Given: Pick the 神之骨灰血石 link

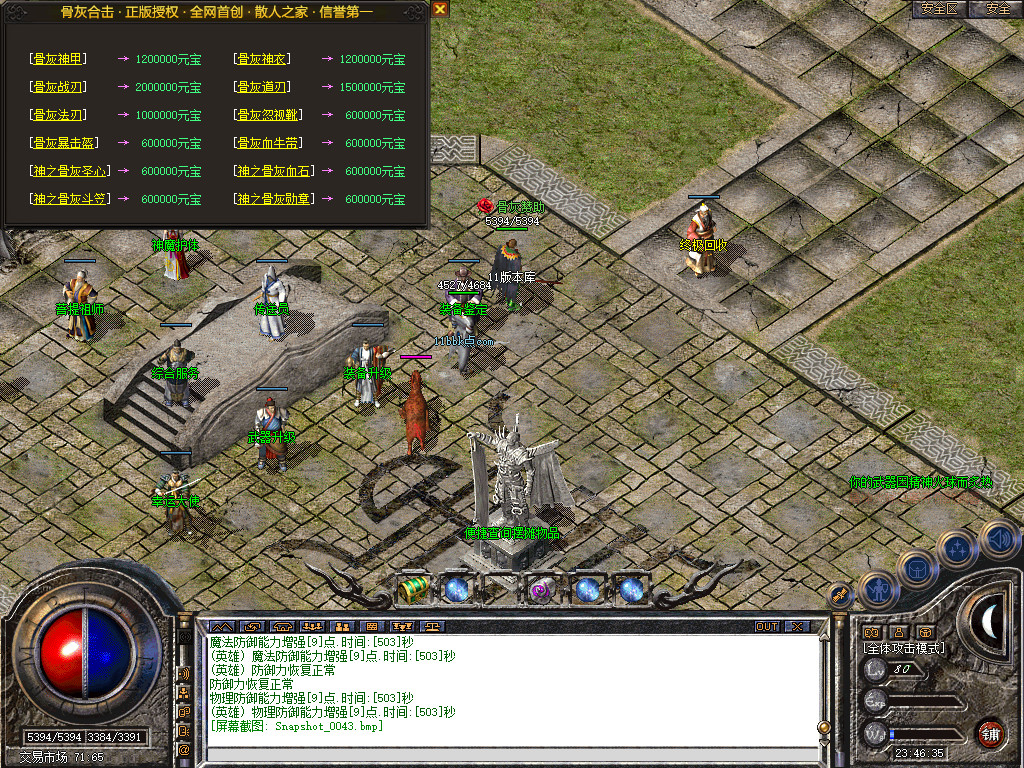Looking at the screenshot, I should [x=274, y=171].
